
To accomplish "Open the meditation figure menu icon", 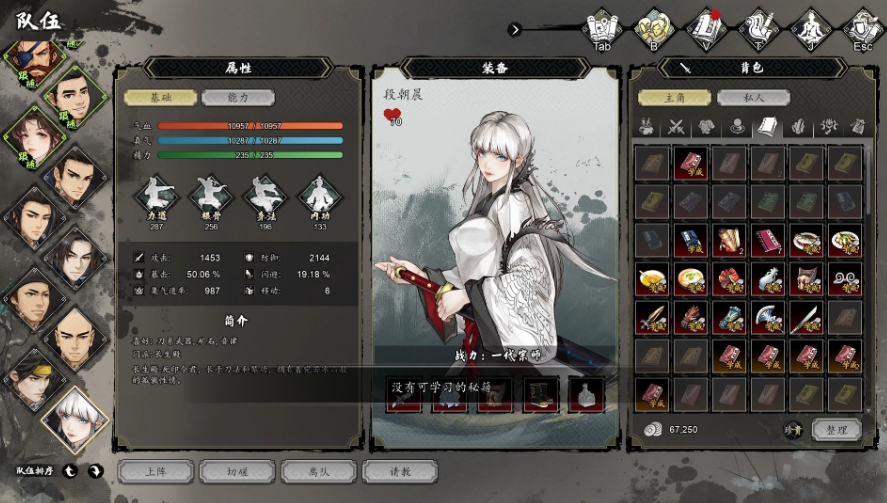I will coord(811,27).
